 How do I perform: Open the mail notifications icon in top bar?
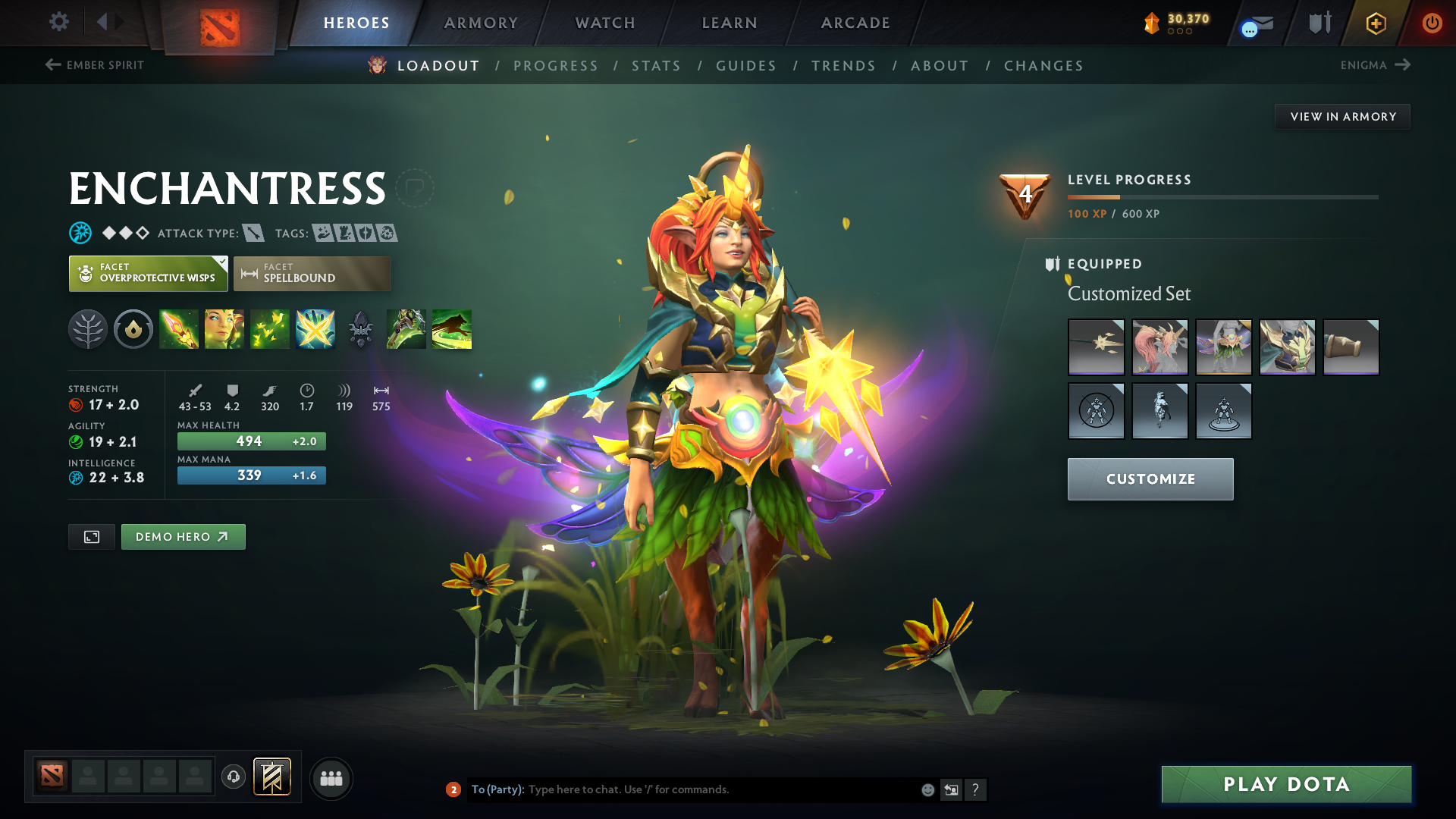[1254, 23]
